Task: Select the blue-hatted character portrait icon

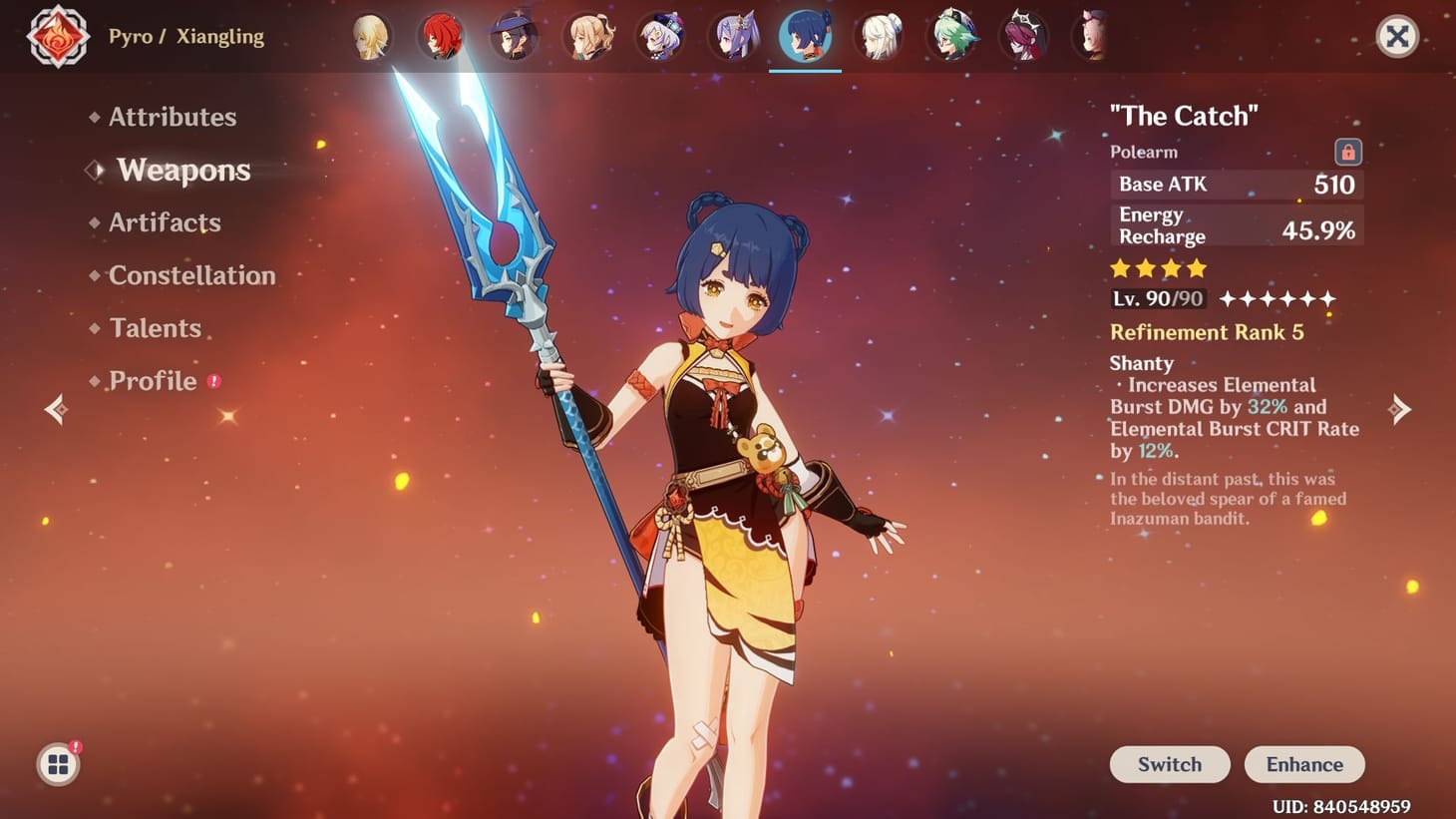Action: (514, 35)
